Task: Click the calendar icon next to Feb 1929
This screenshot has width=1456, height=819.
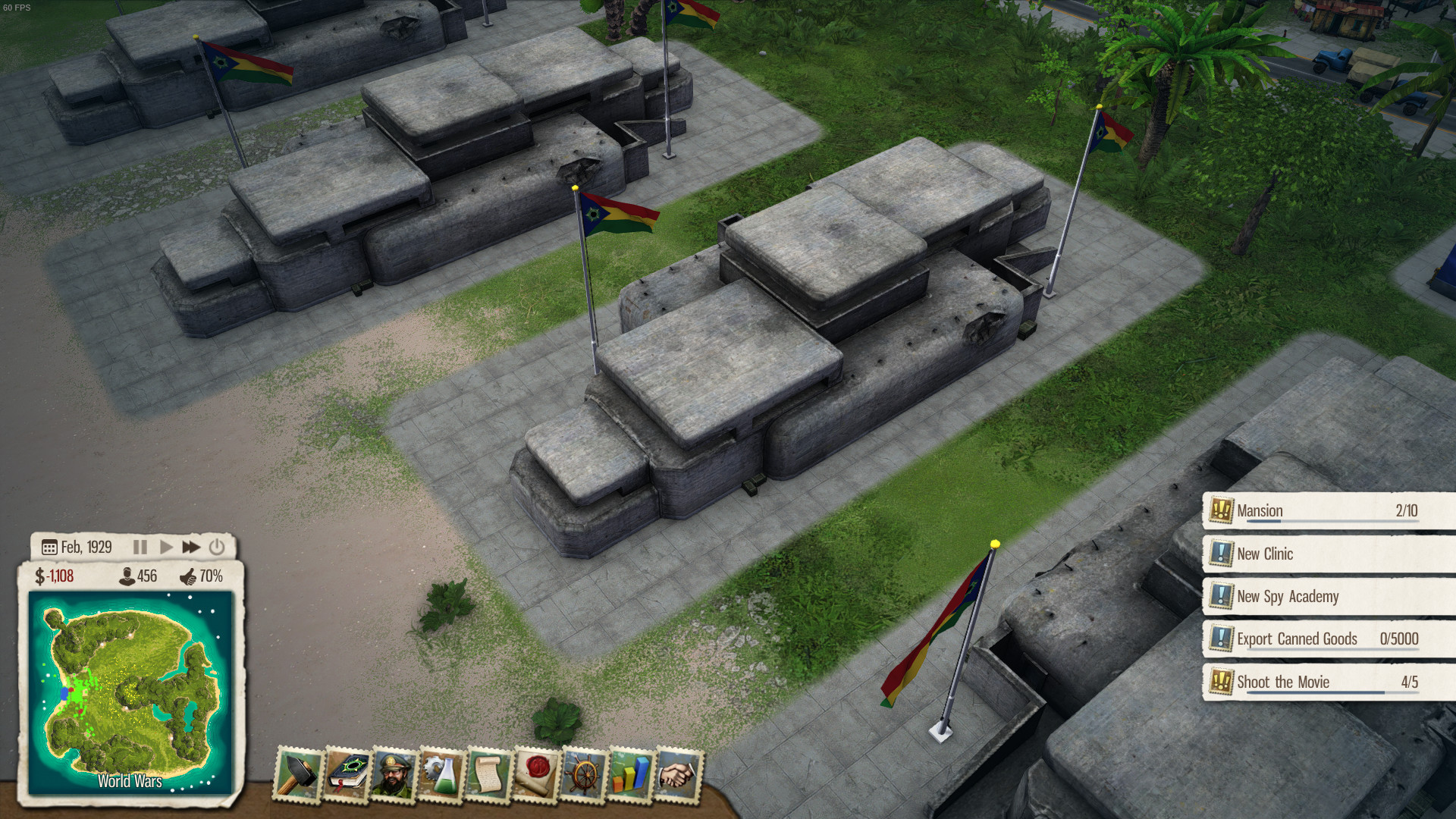Action: pyautogui.click(x=49, y=547)
